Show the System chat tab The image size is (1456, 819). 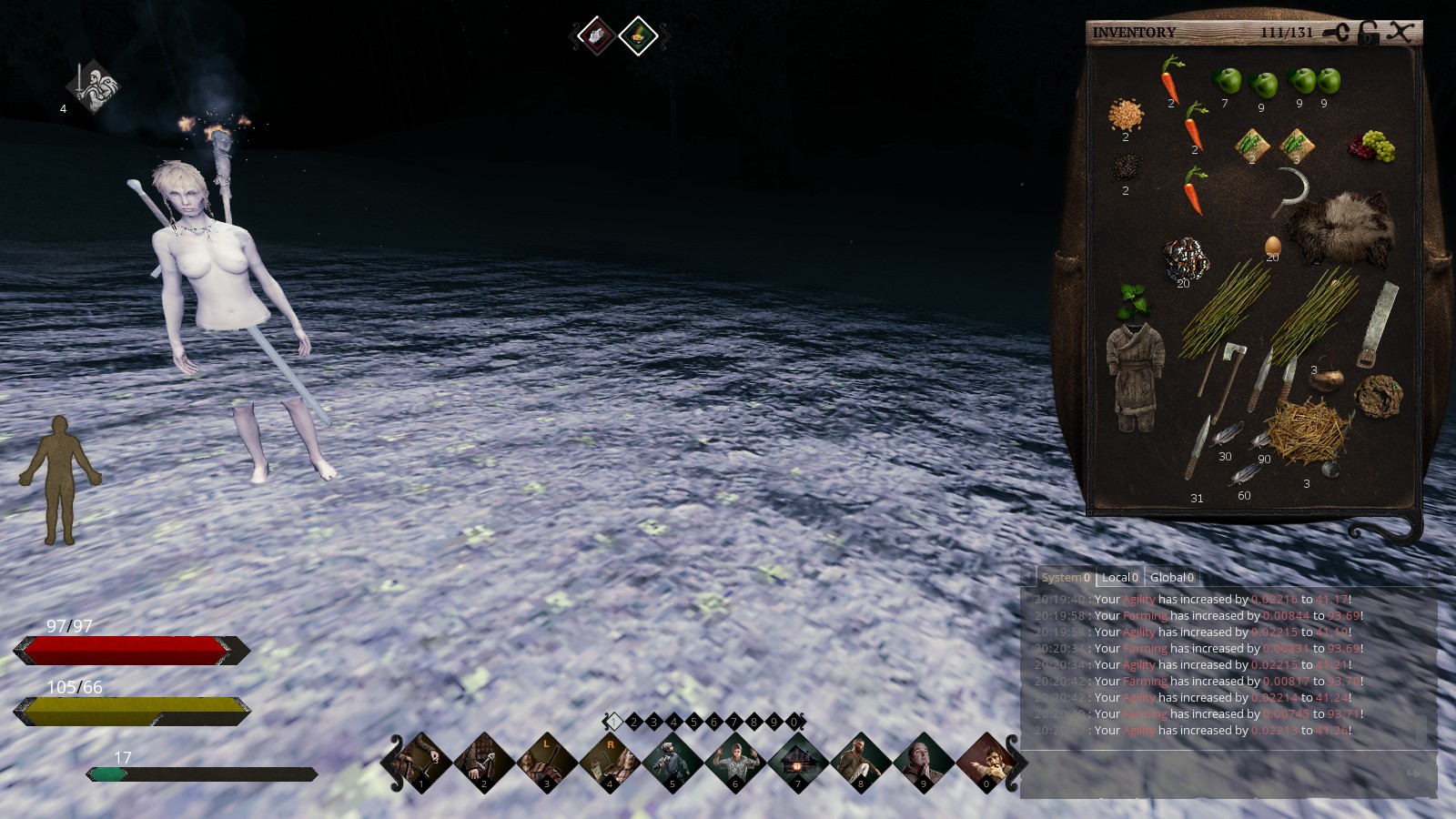[1065, 577]
